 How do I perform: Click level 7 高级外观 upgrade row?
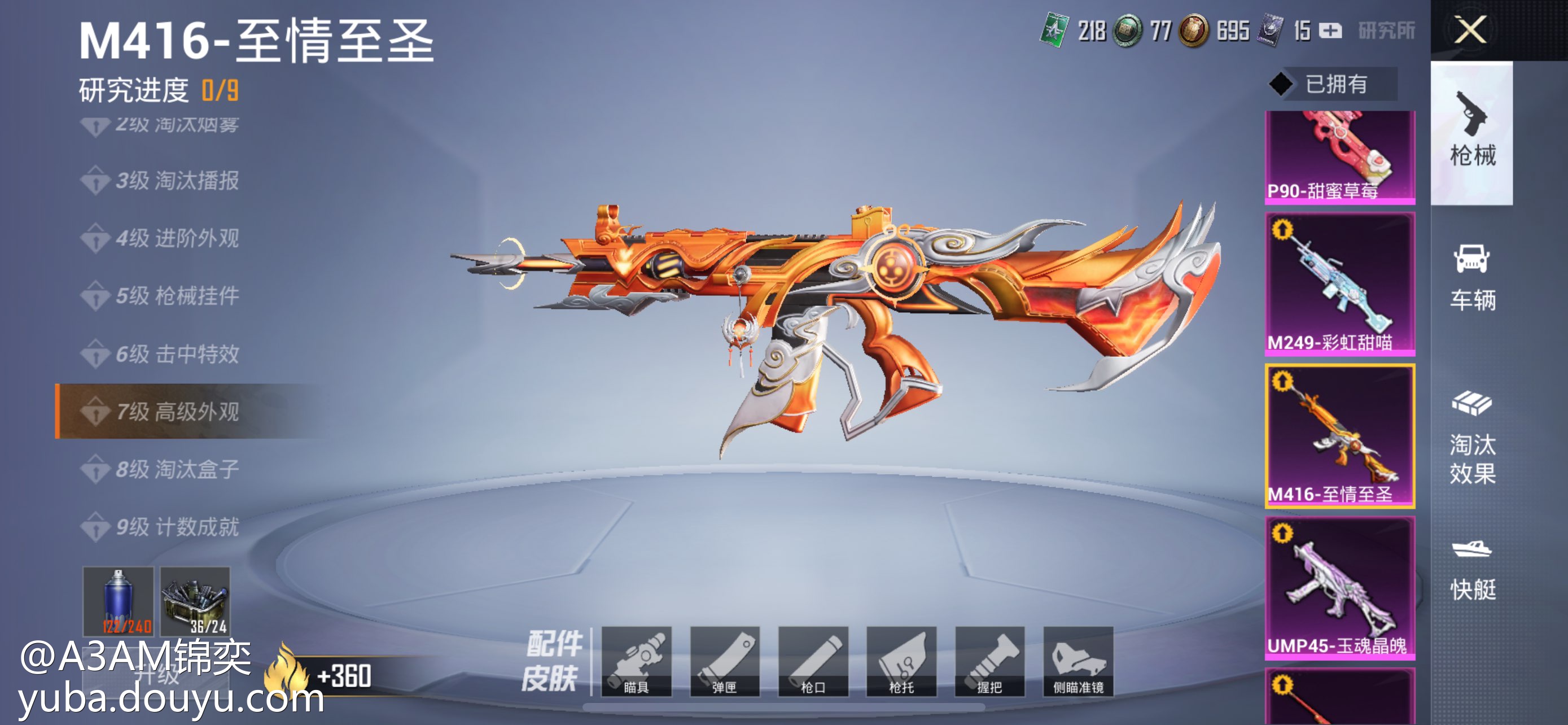(177, 412)
